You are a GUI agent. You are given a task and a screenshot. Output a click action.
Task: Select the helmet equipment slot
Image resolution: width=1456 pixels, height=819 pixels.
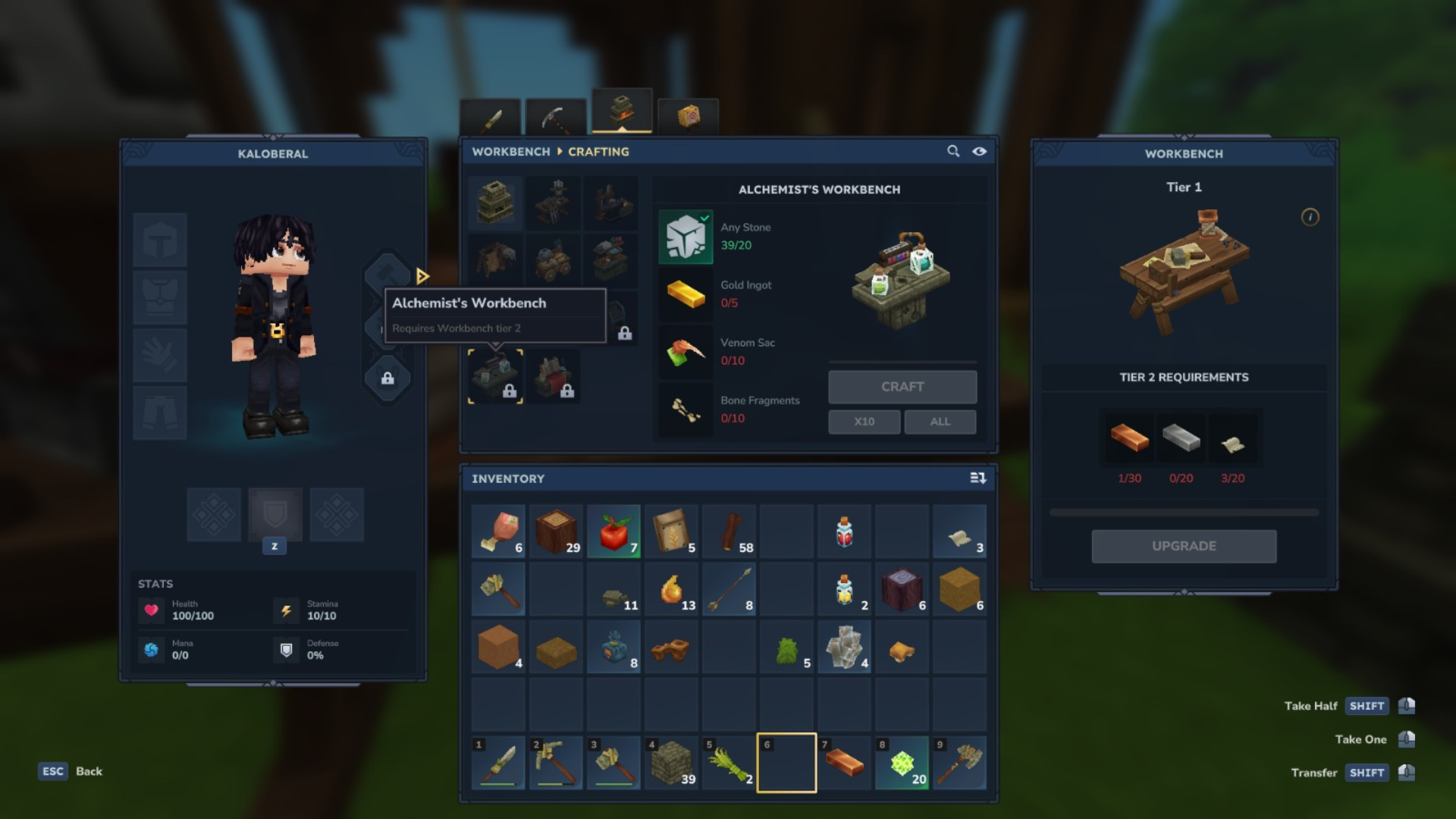point(160,241)
